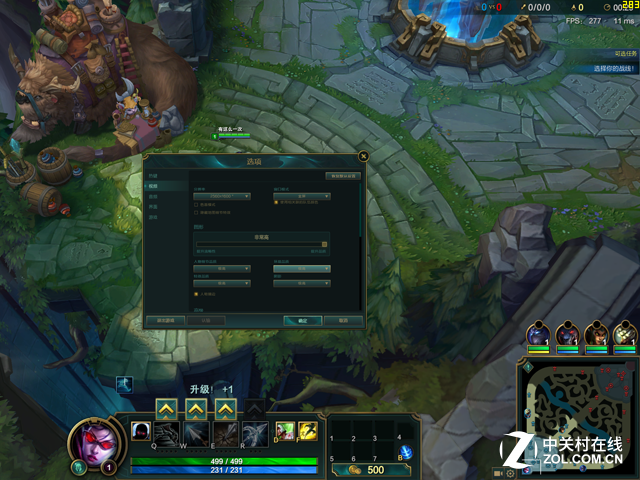Viewport: 640px width, 480px height.
Task: Cancel changes with the 取消 button
Action: click(x=342, y=320)
